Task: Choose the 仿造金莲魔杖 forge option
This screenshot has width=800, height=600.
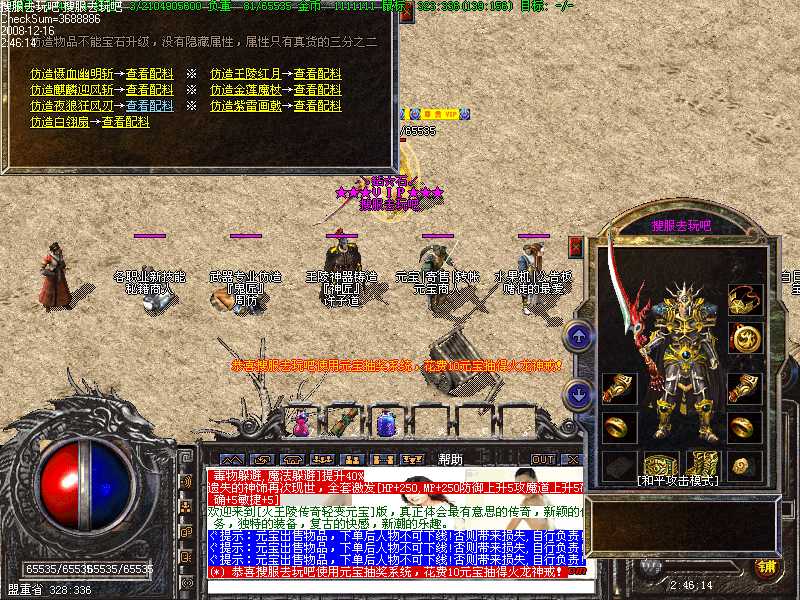Action: point(245,90)
